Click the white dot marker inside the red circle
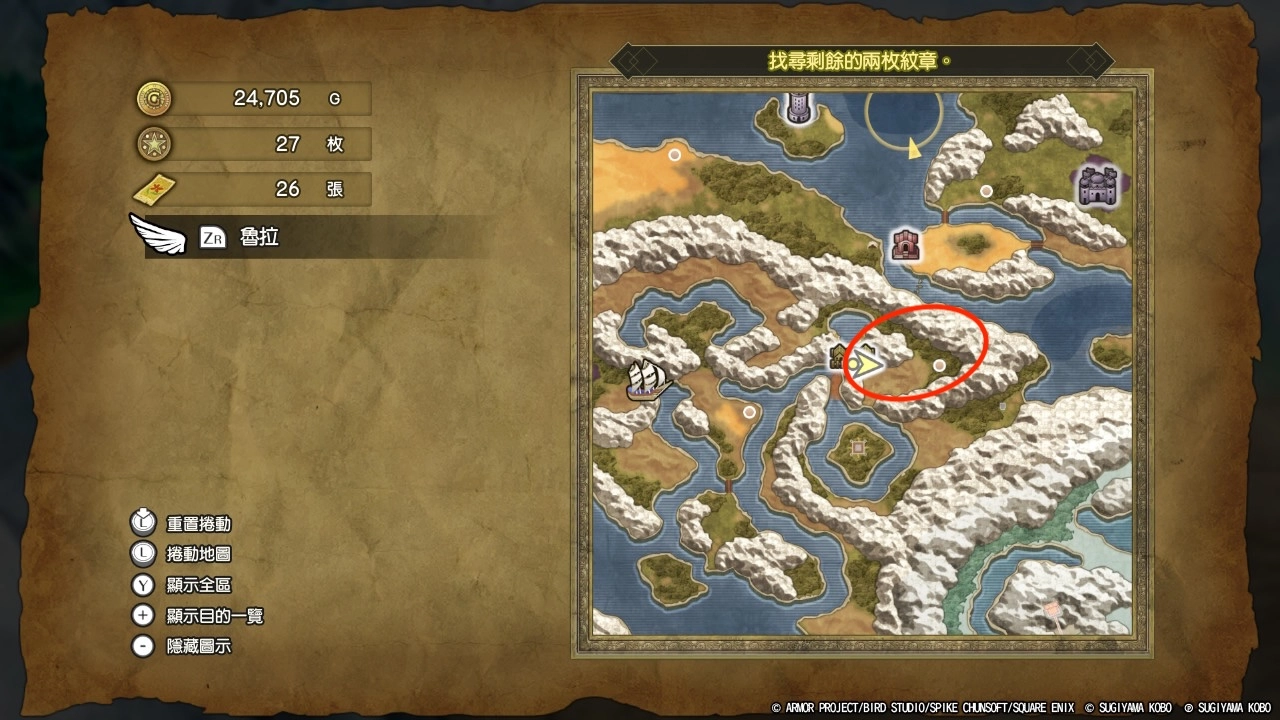 point(939,367)
